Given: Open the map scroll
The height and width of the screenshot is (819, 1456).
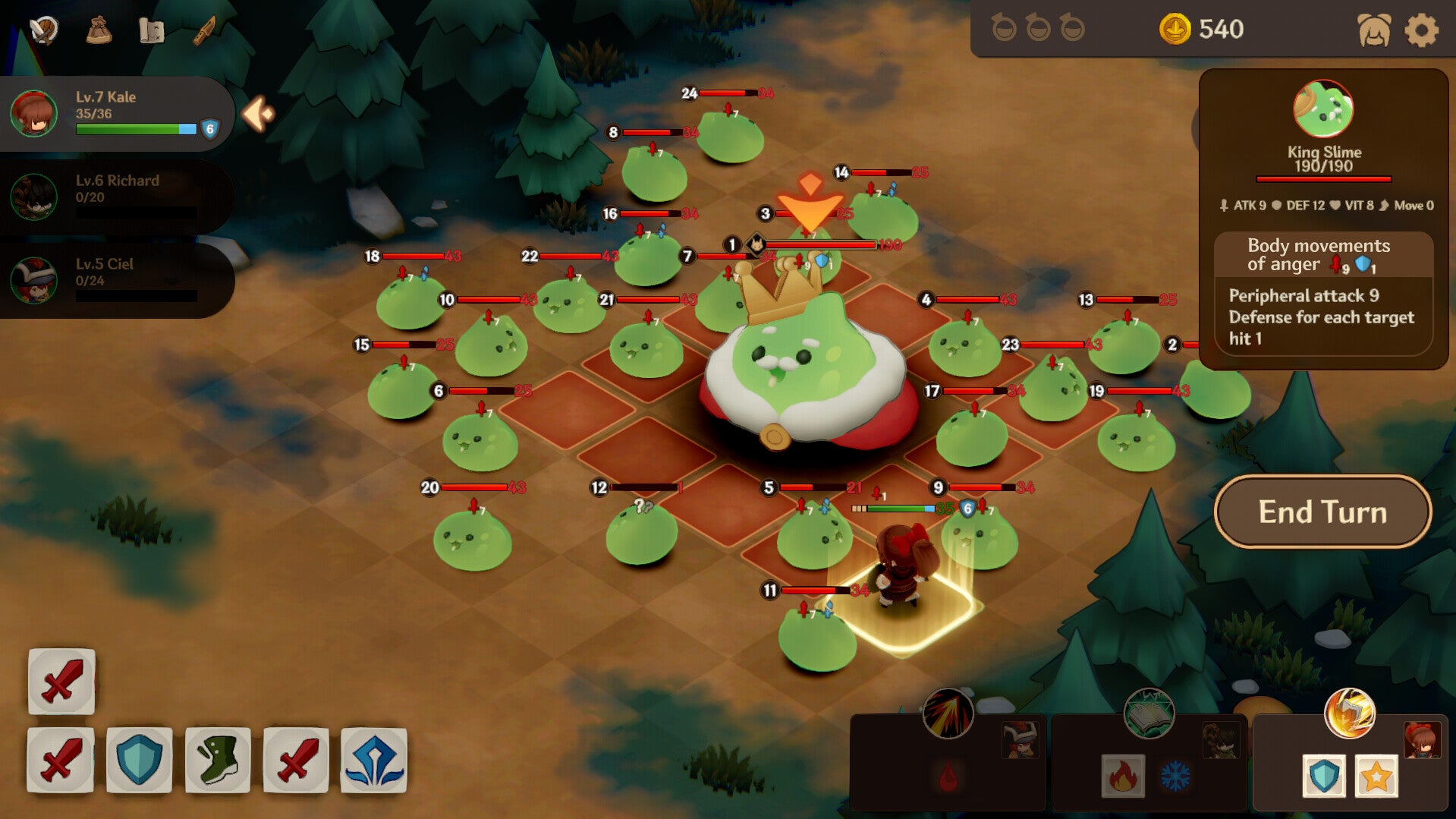Looking at the screenshot, I should pyautogui.click(x=152, y=30).
